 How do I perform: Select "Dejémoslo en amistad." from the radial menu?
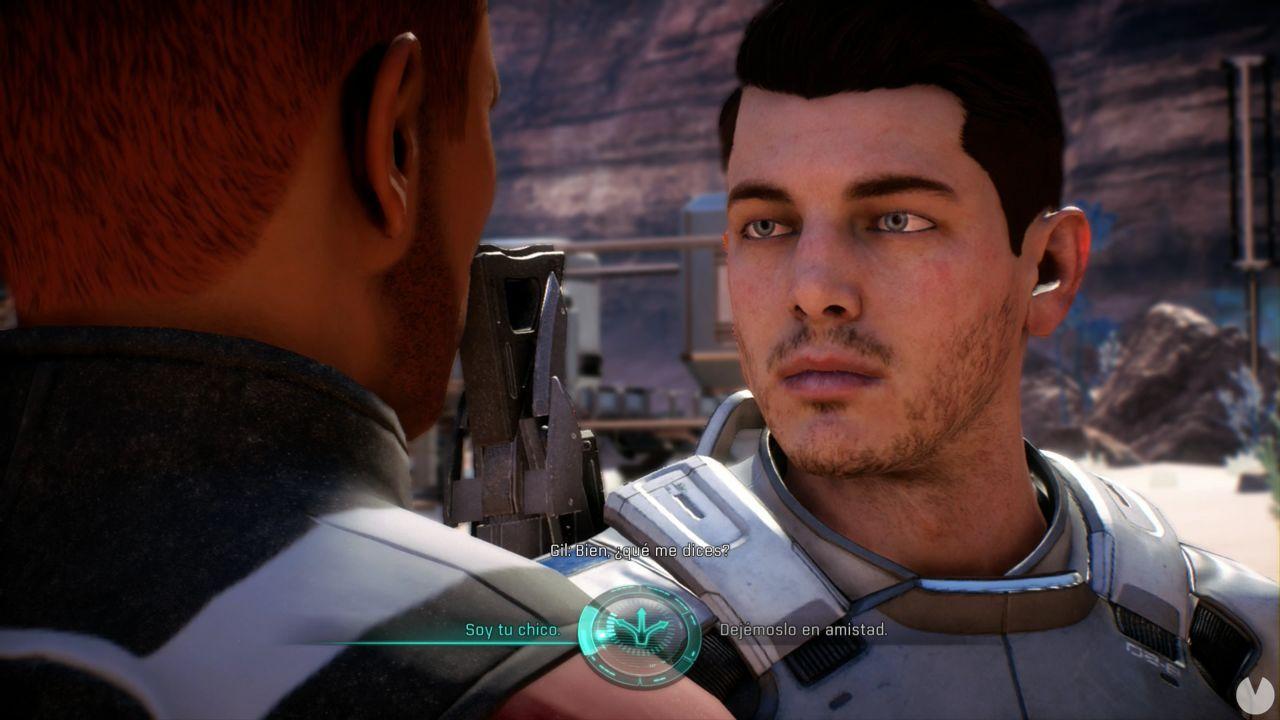coord(802,632)
